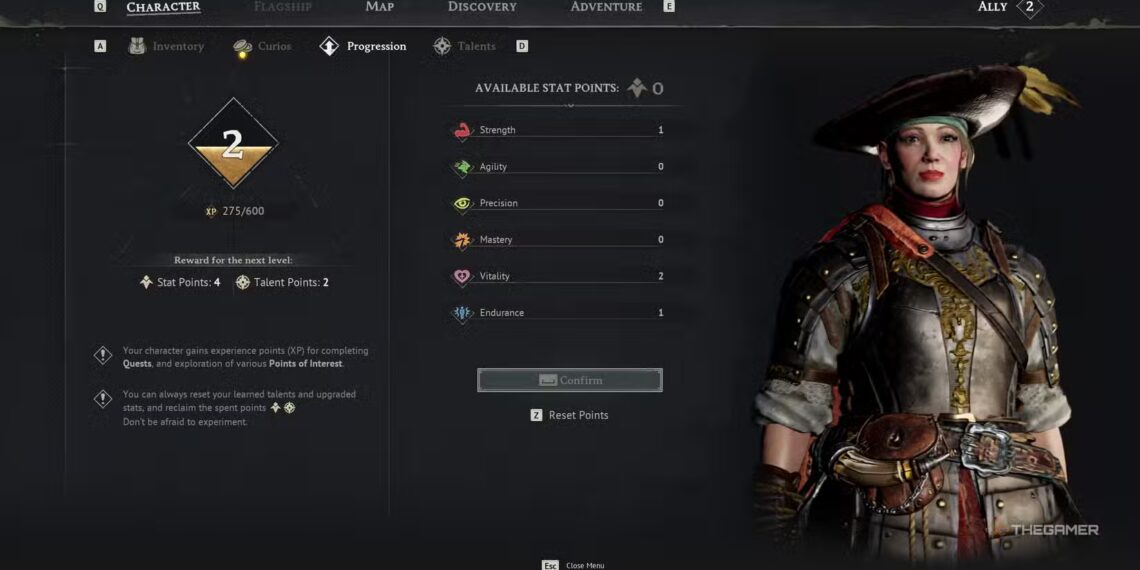Open the Discovery tab
Image resolution: width=1140 pixels, height=570 pixels.
coord(482,7)
